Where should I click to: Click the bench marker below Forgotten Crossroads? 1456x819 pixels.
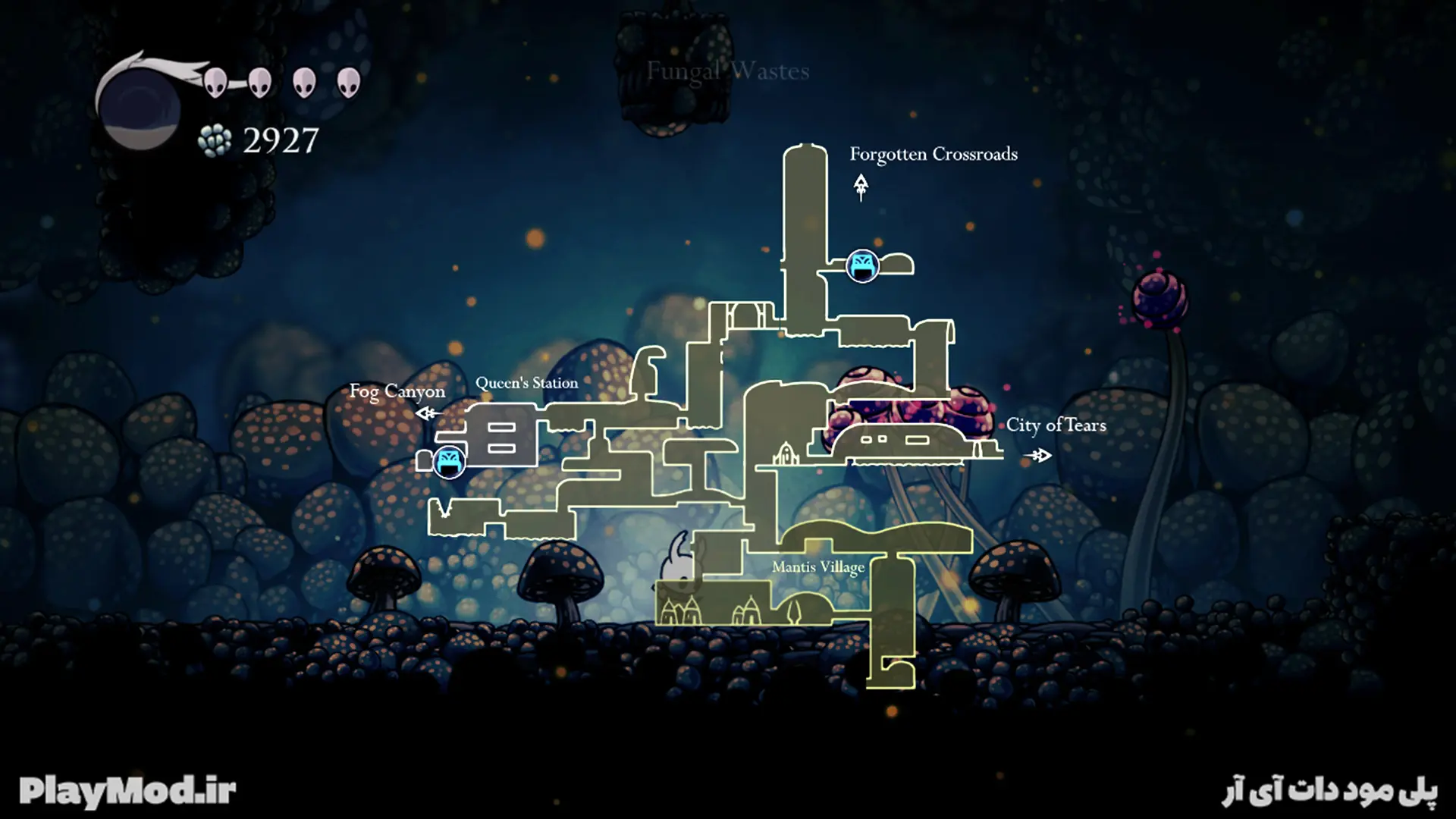click(x=862, y=266)
